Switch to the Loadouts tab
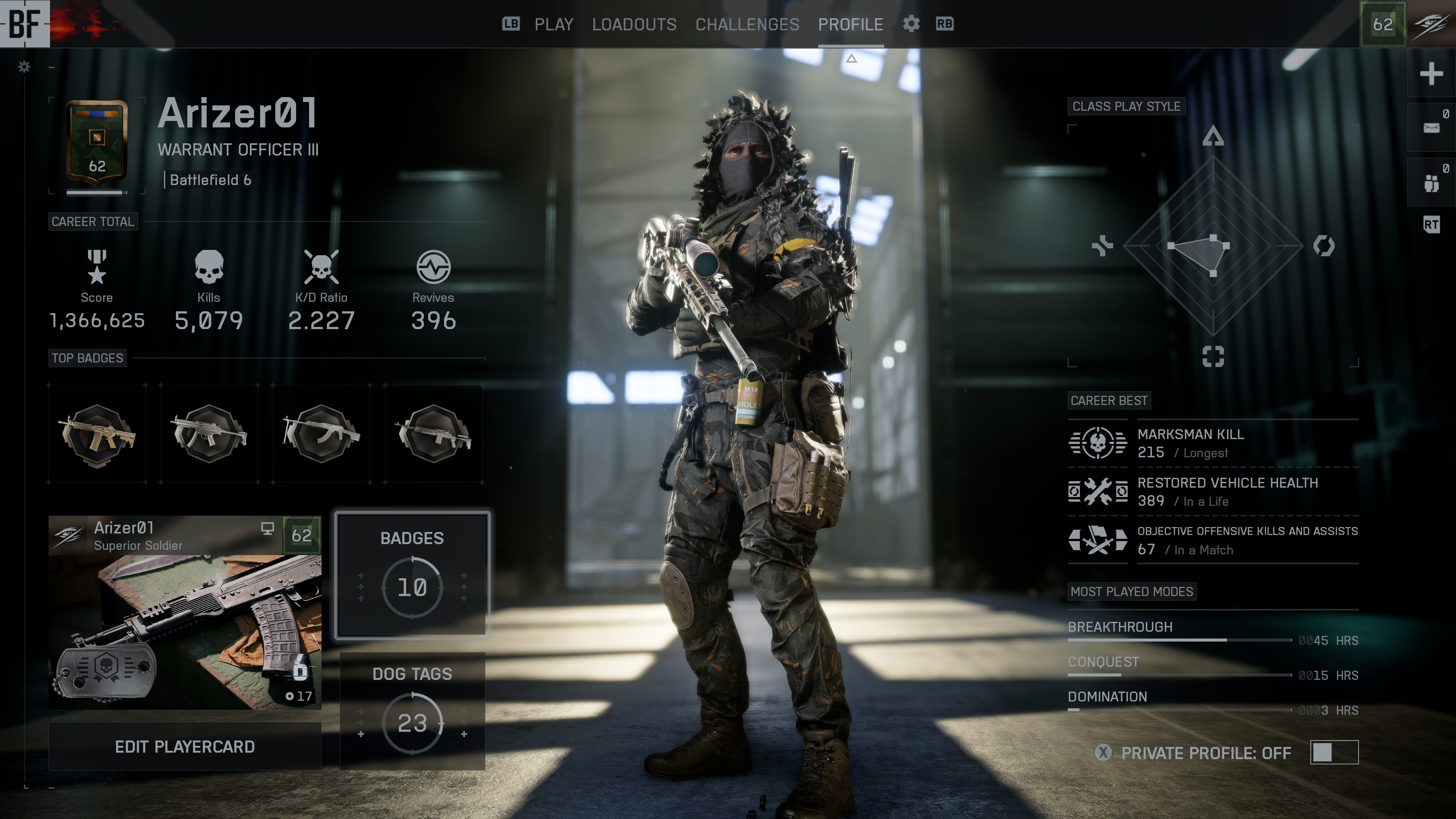Viewport: 1456px width, 819px height. coord(634,24)
